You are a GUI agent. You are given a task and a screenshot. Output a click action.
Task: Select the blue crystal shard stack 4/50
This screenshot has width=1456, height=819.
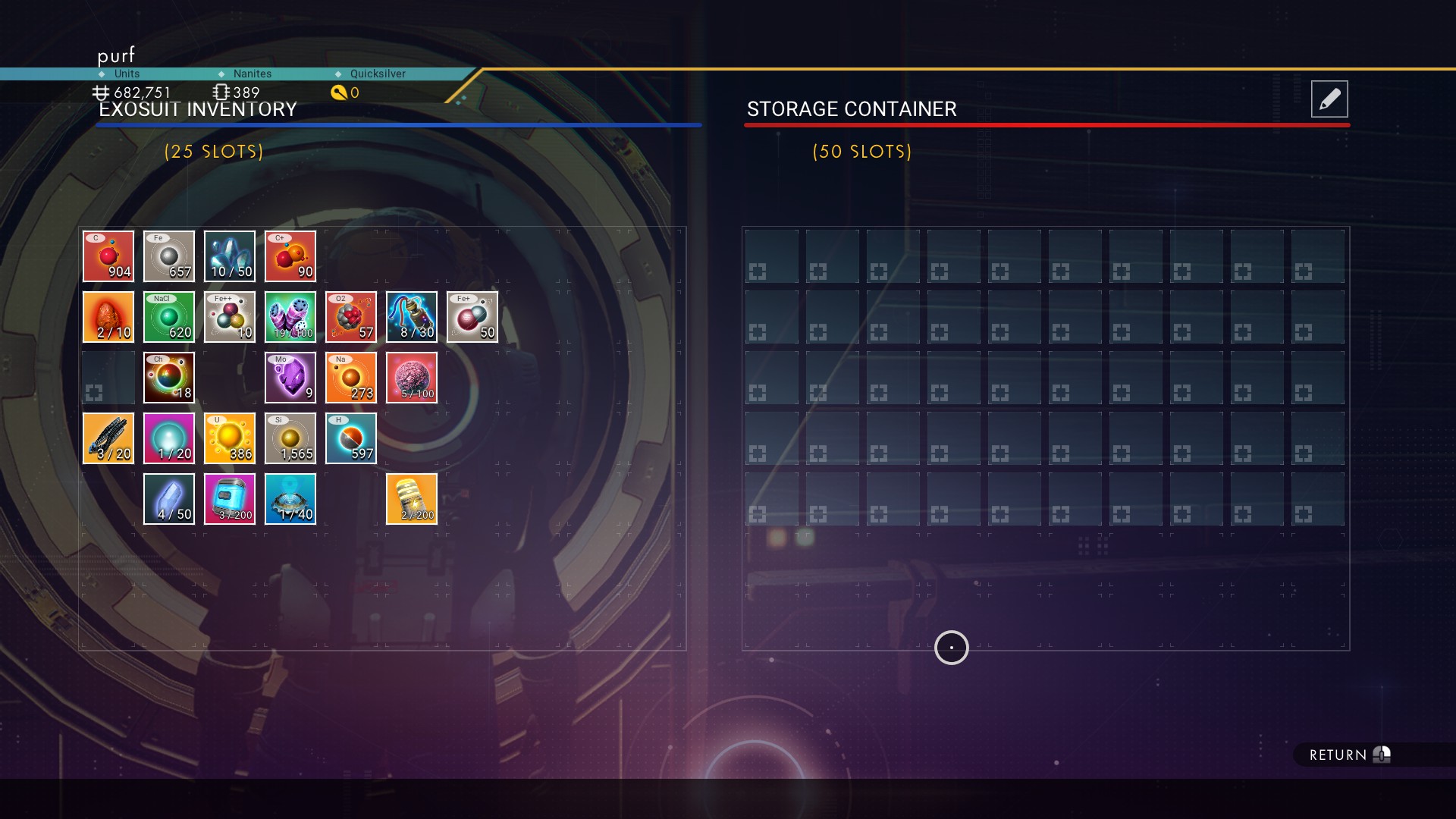pos(169,499)
